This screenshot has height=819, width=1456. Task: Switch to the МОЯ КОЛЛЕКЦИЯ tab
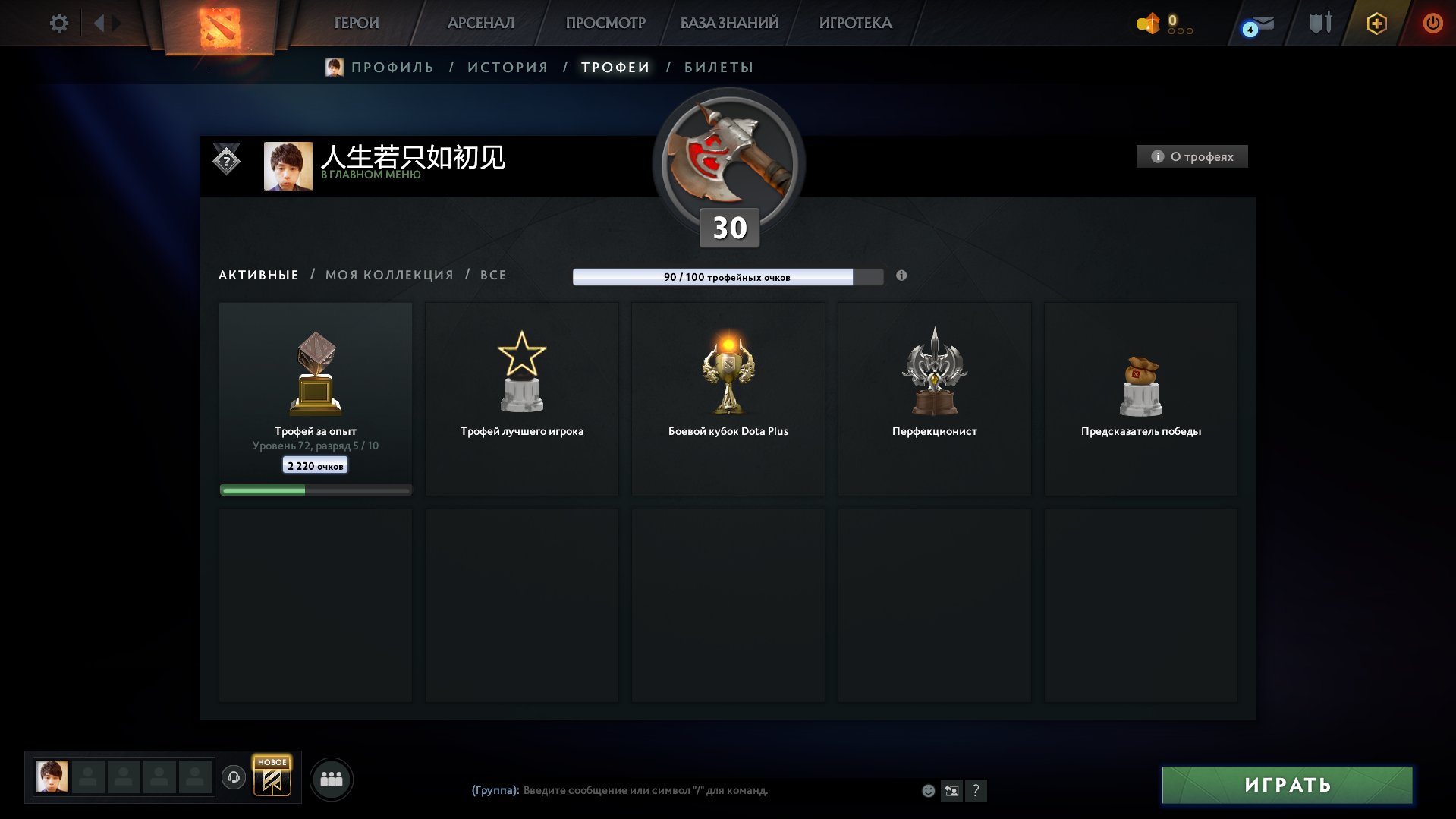point(390,275)
